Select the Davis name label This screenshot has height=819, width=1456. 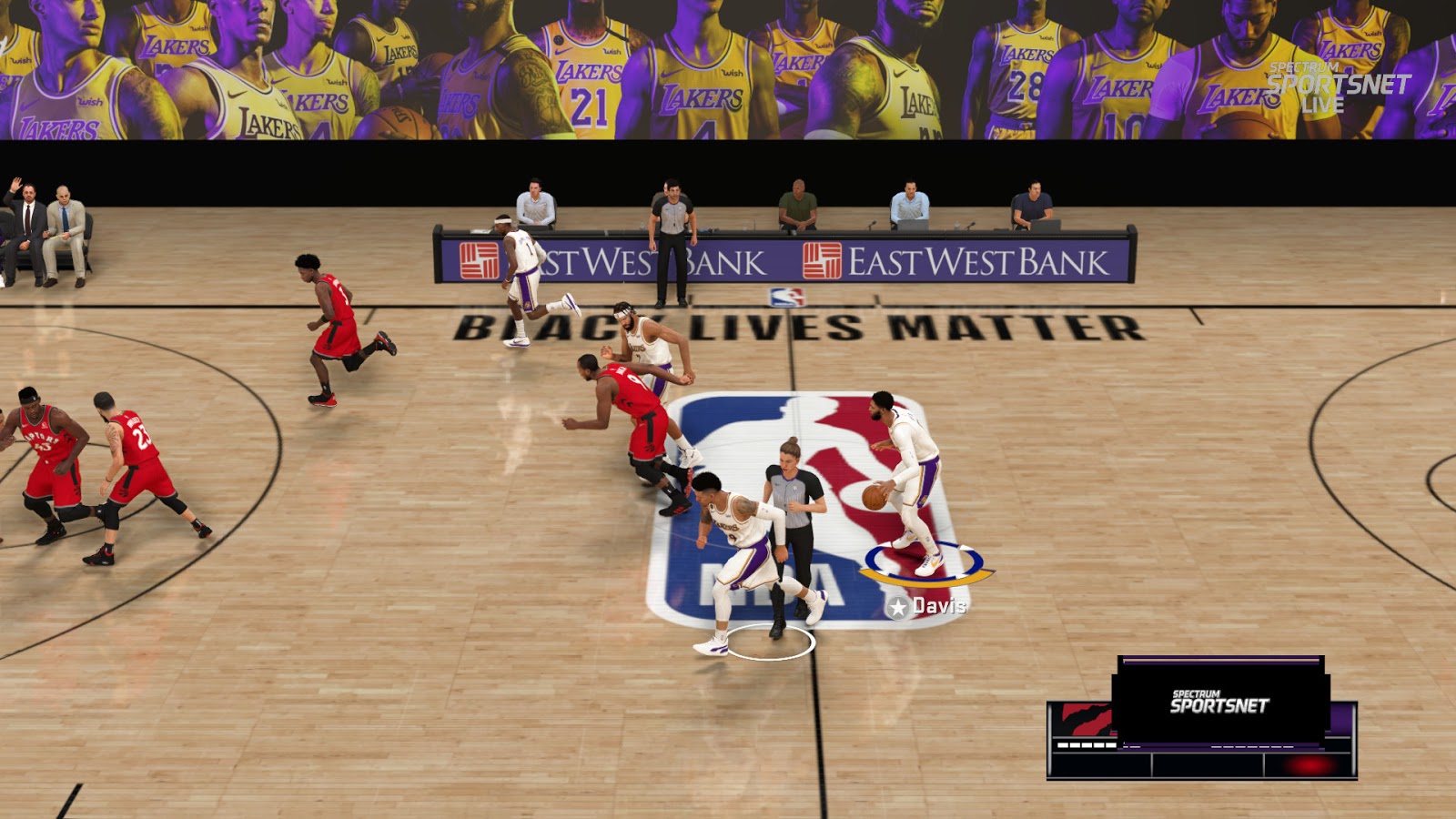942,604
